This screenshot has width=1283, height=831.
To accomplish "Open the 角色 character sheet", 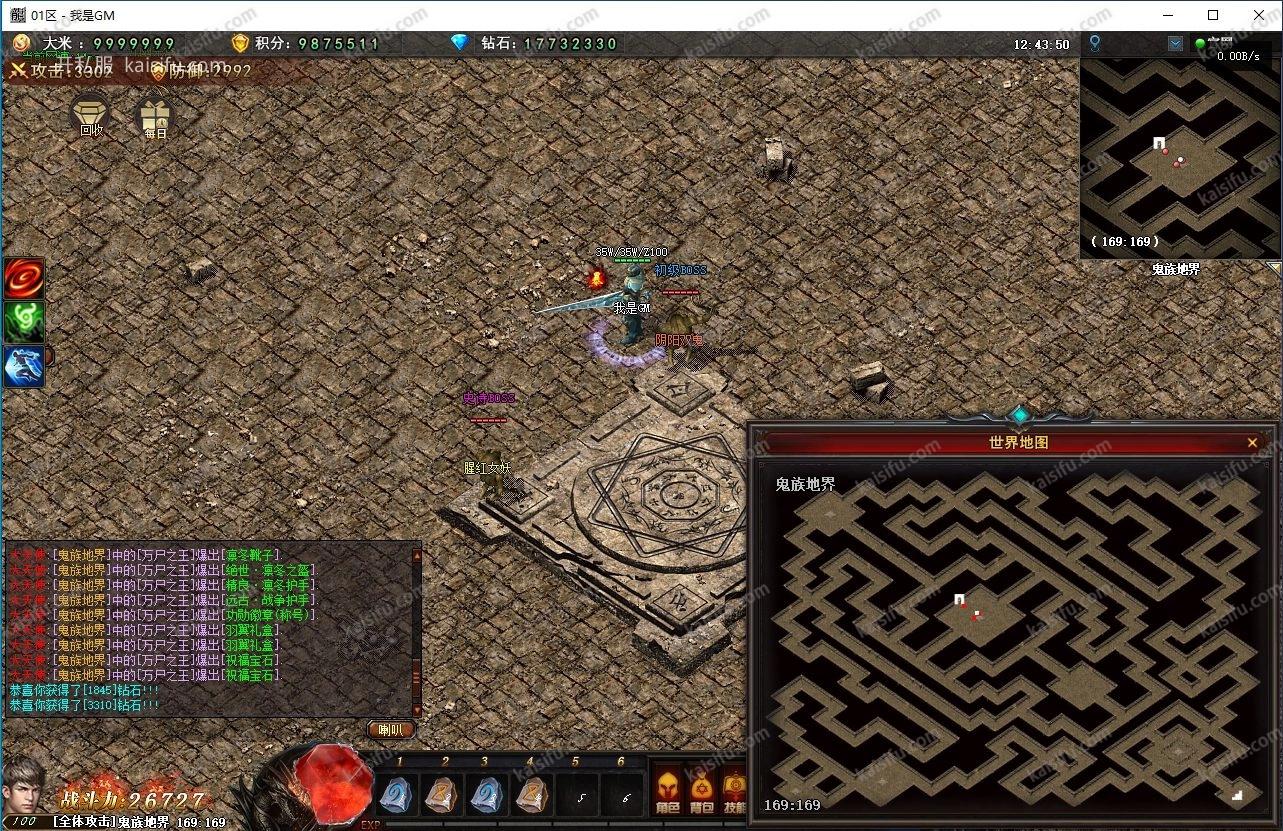I will point(667,790).
